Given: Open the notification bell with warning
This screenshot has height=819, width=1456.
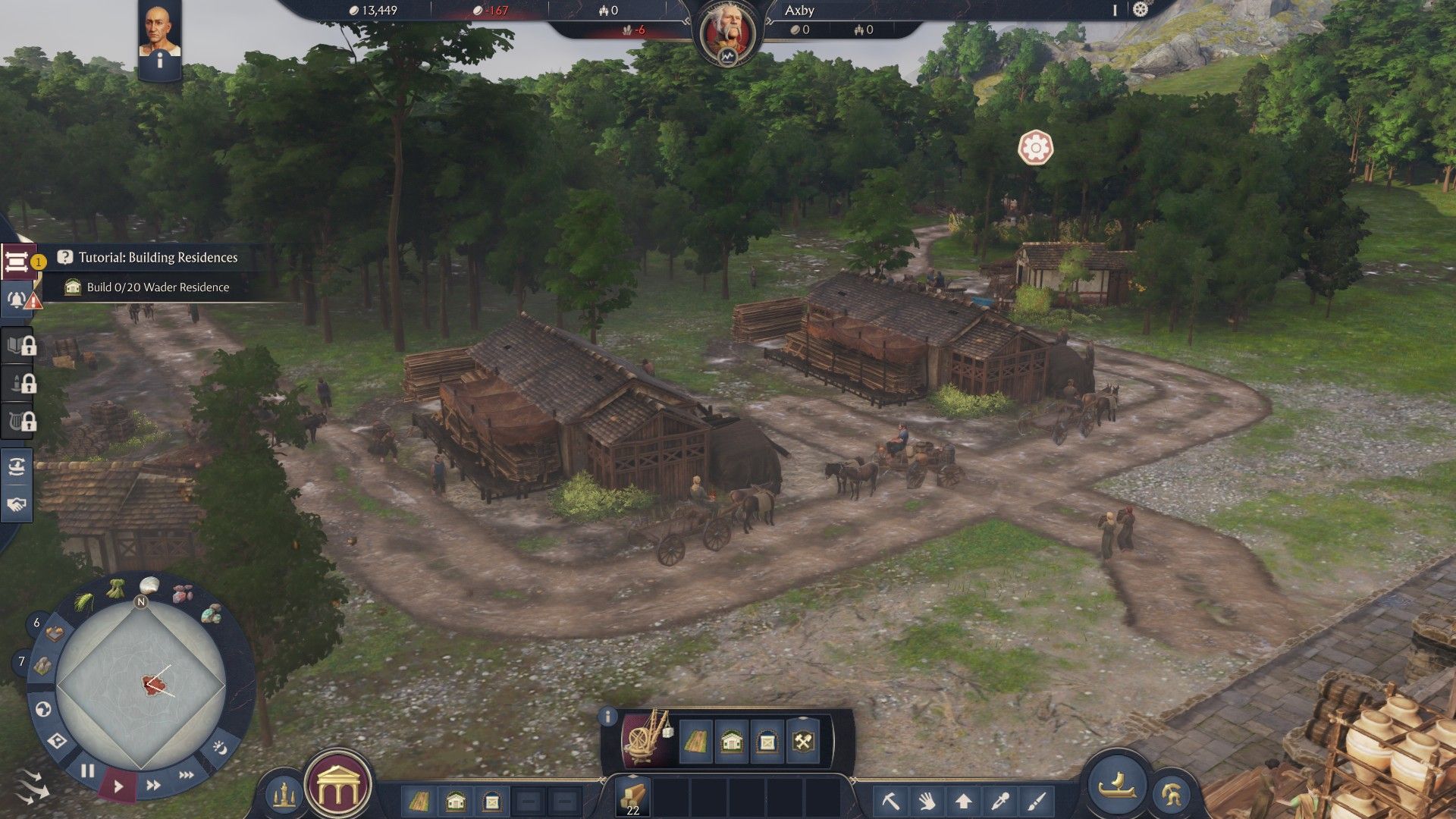Looking at the screenshot, I should pos(17,299).
